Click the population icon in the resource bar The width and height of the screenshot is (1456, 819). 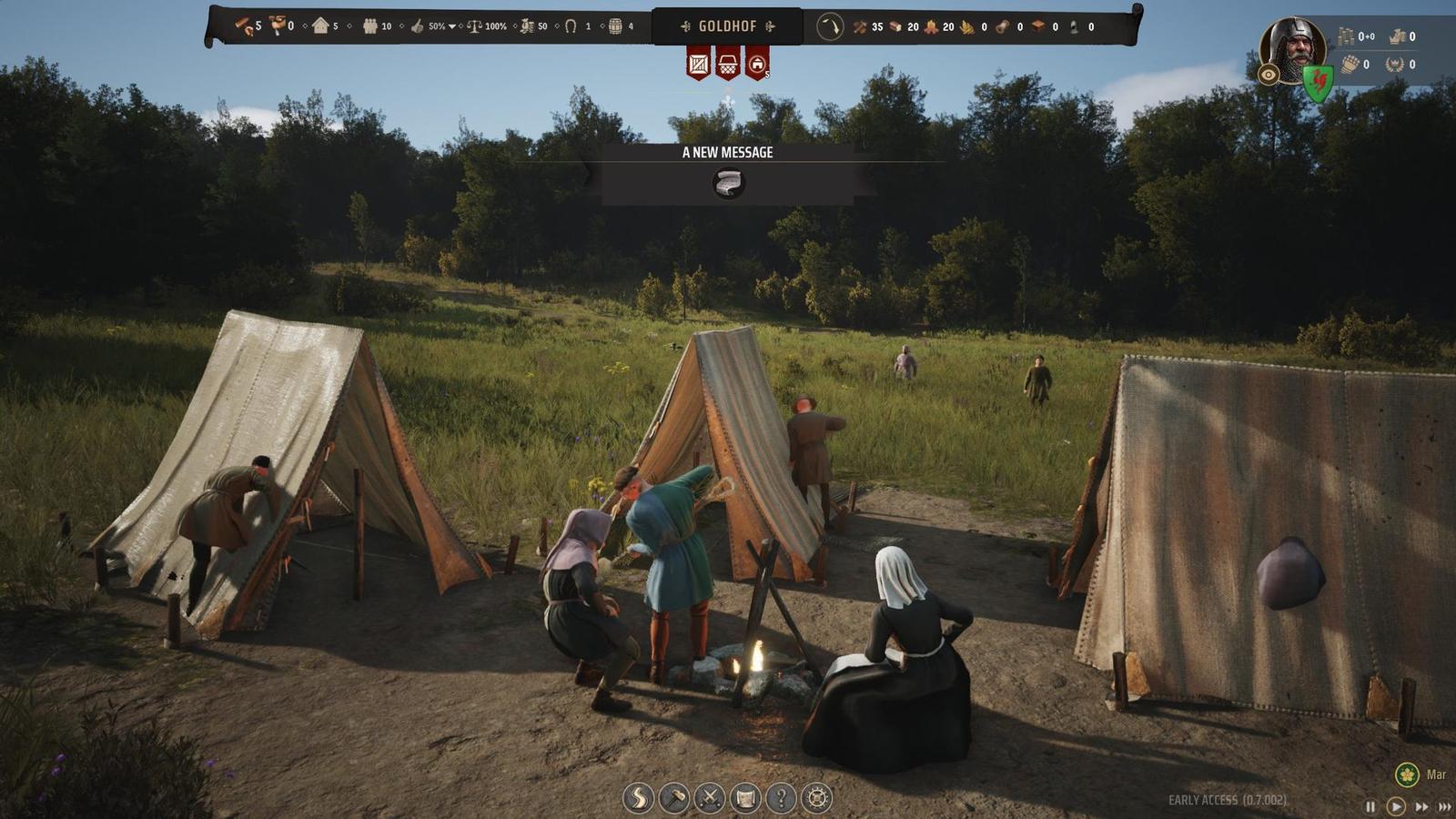click(x=369, y=25)
